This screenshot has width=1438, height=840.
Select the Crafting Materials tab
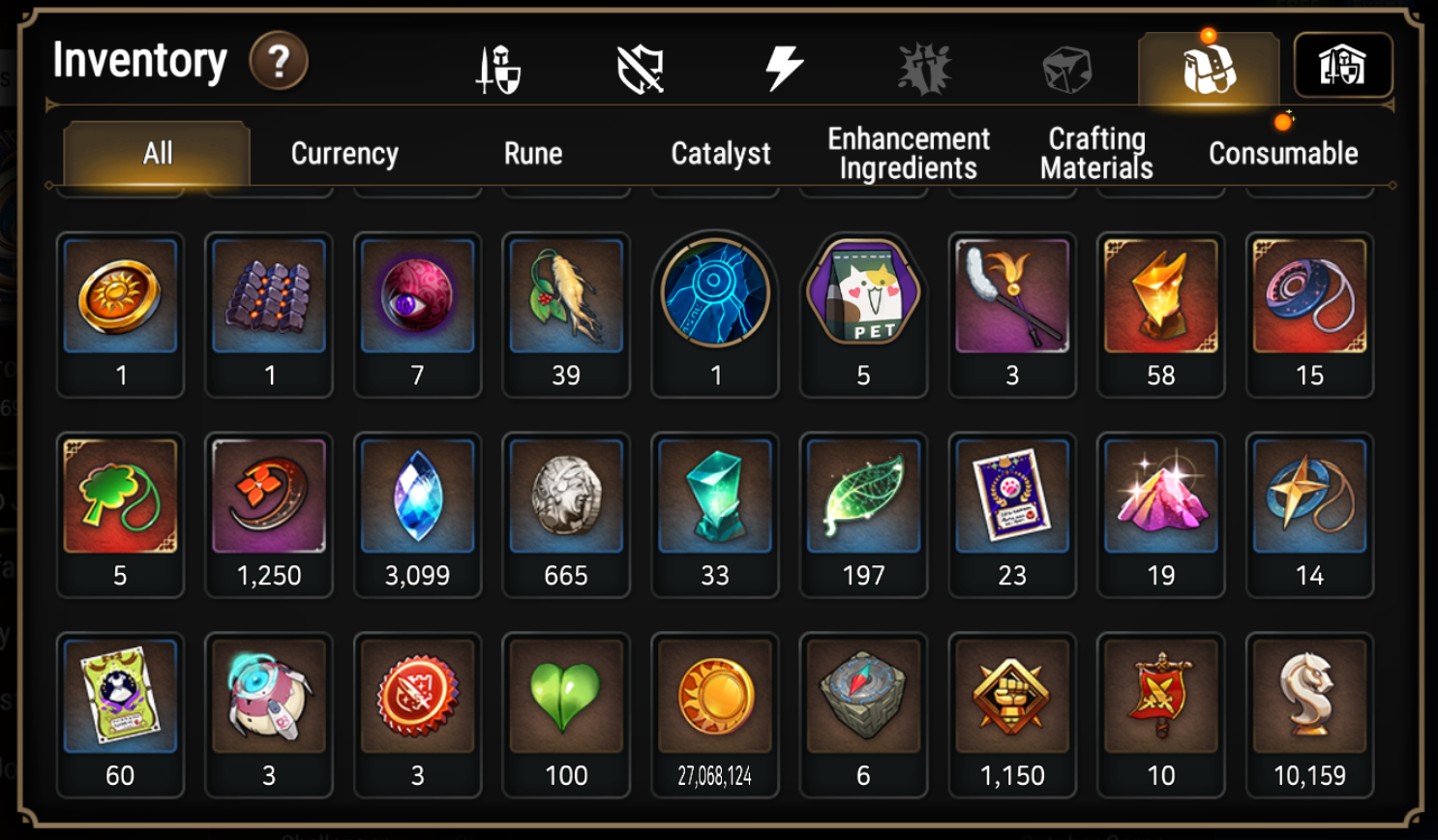tap(1094, 153)
